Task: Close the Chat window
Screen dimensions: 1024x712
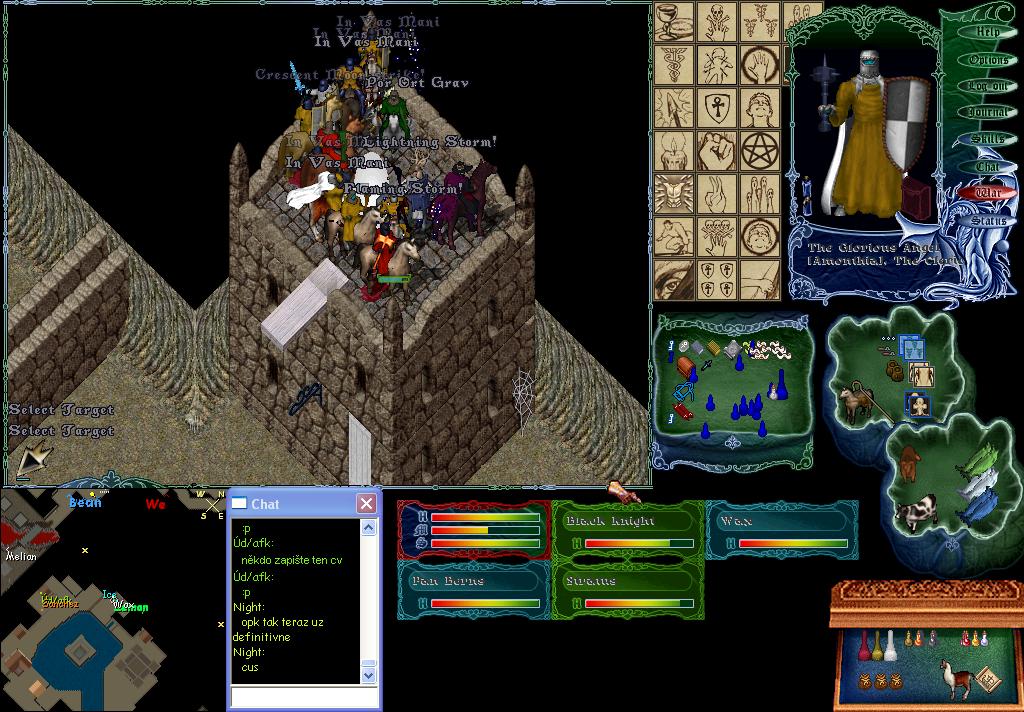Action: [366, 504]
